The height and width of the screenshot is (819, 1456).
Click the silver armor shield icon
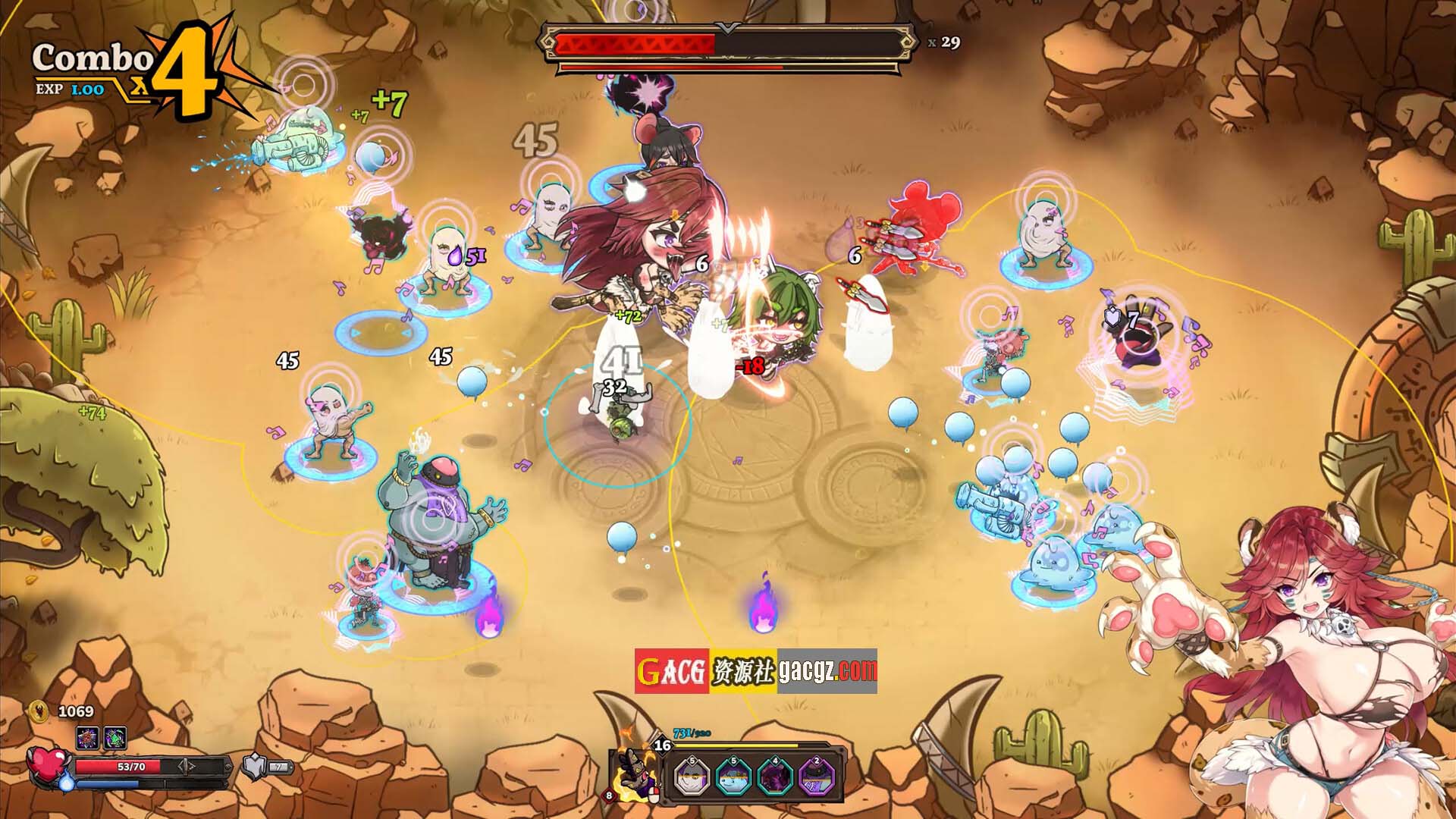pos(254,767)
